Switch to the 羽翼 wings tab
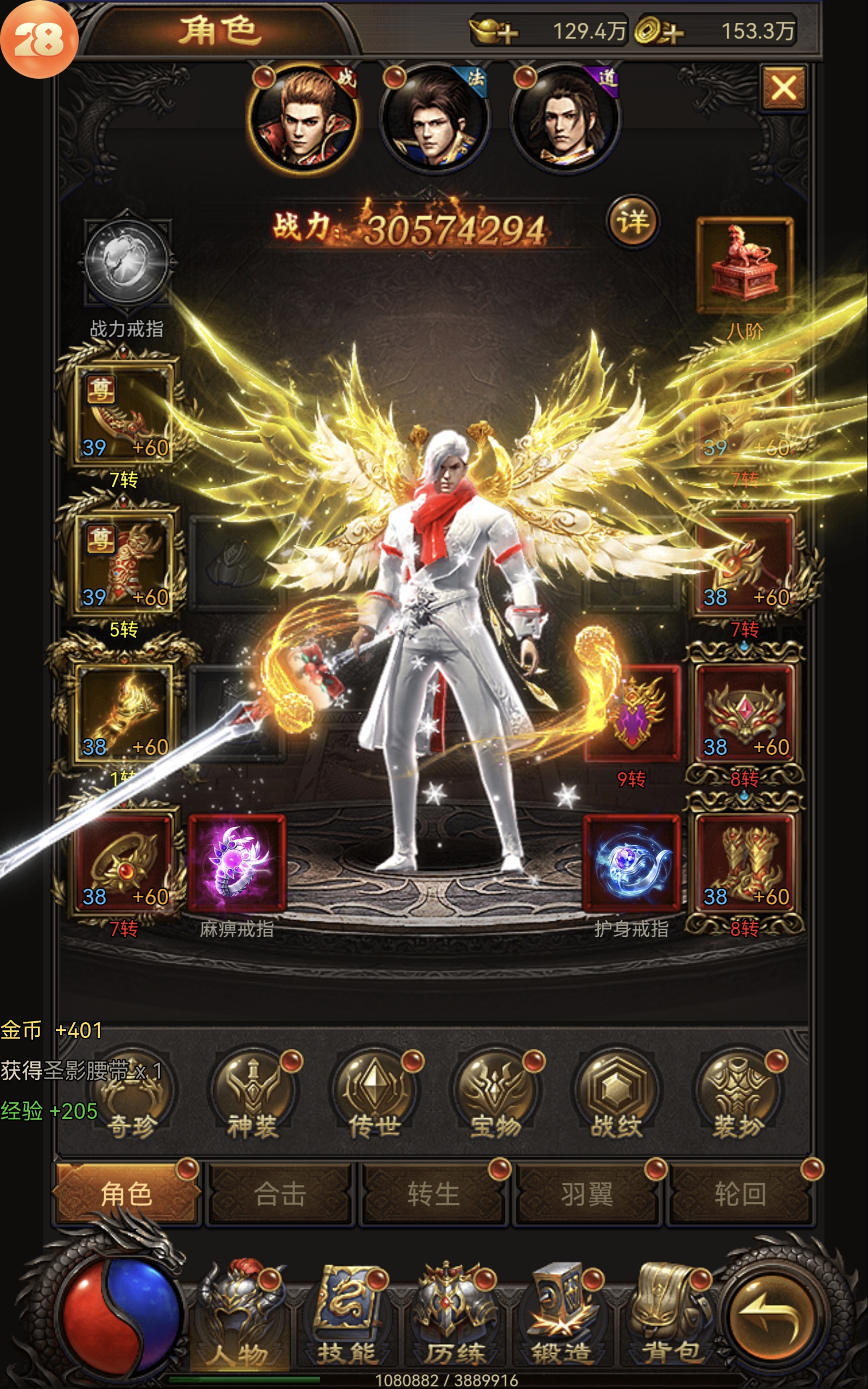 [586, 1195]
